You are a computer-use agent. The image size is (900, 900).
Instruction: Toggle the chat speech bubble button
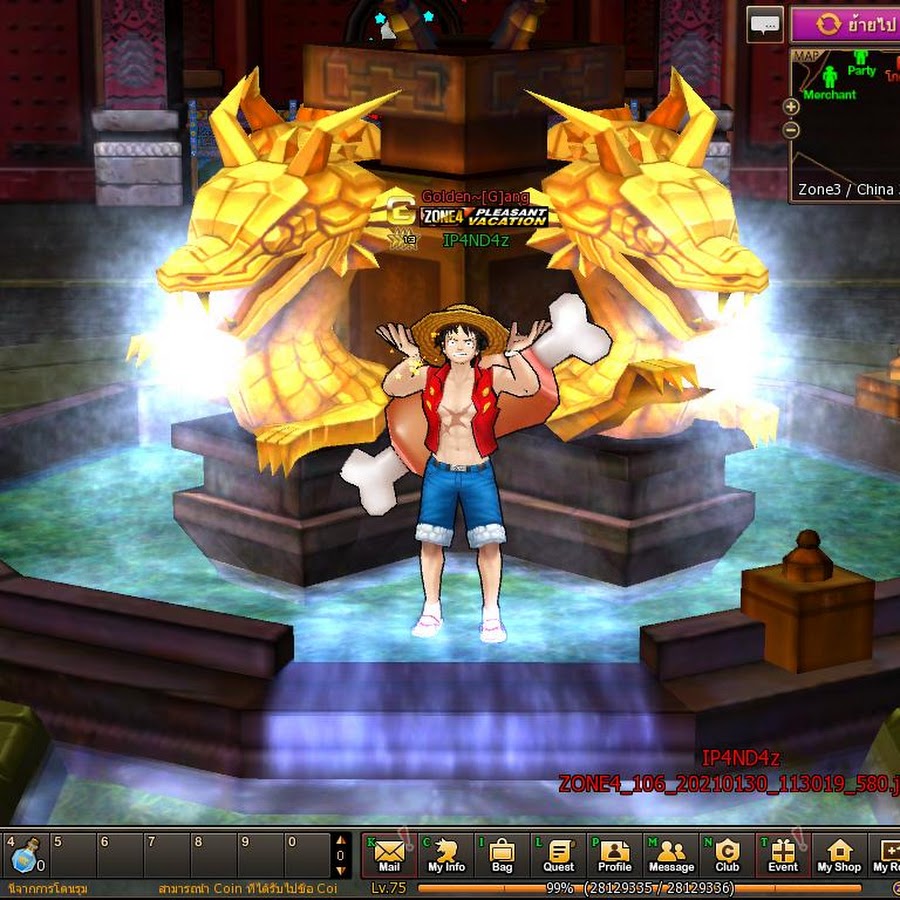(765, 23)
